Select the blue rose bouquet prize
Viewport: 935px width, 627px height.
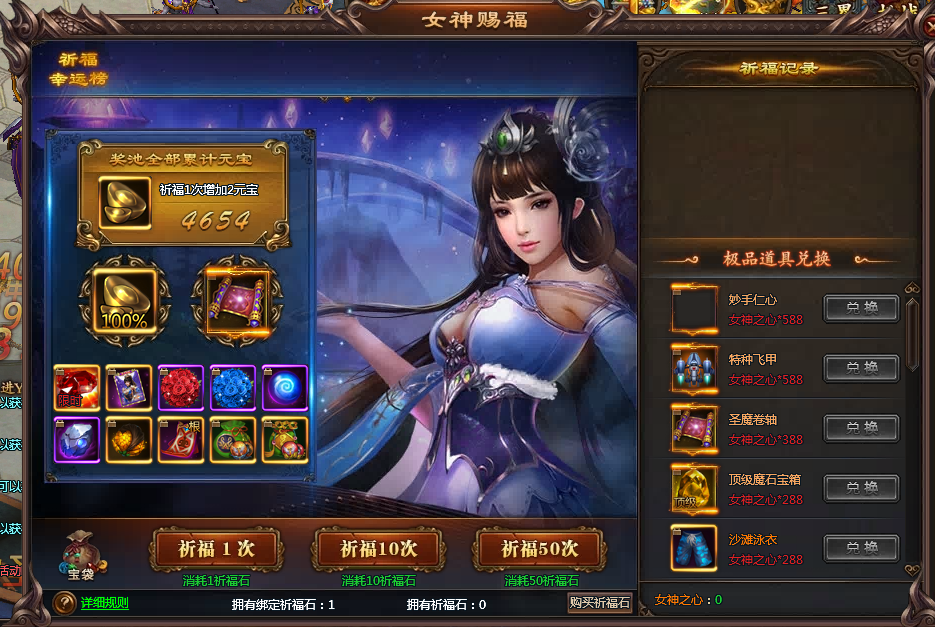click(x=233, y=388)
